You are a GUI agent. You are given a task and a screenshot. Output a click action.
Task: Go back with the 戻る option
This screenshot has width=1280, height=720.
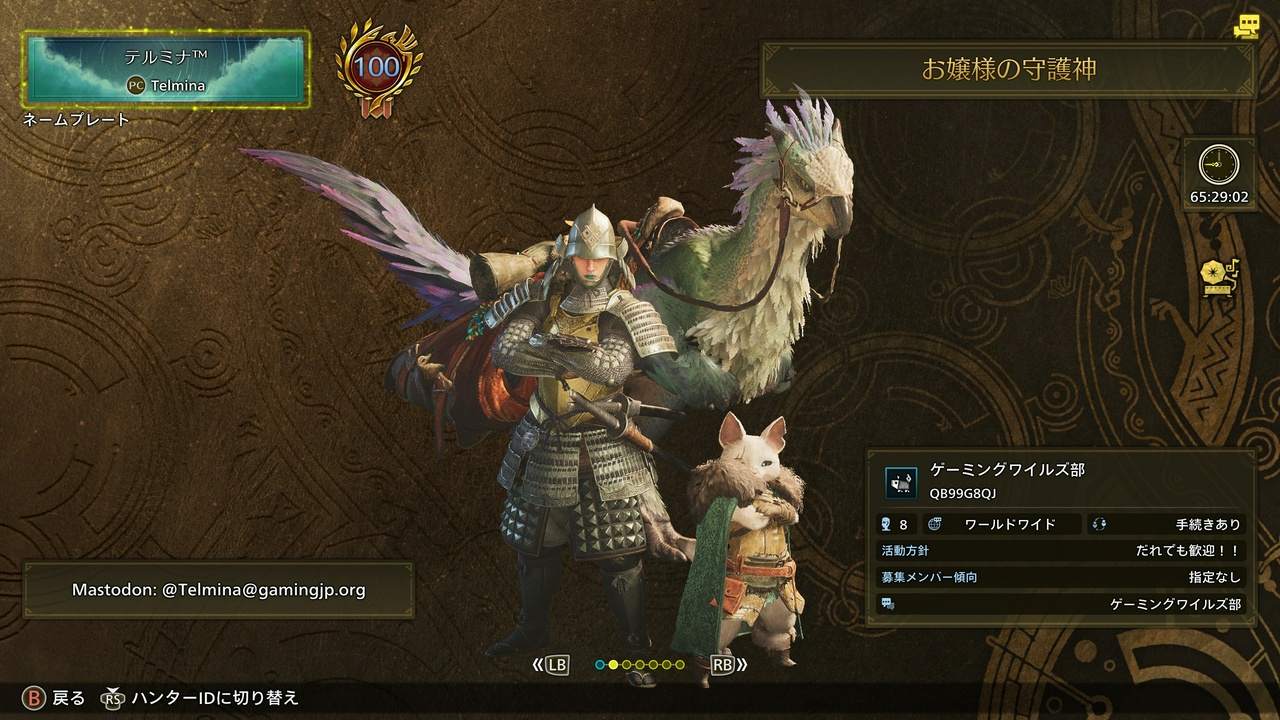pyautogui.click(x=55, y=698)
